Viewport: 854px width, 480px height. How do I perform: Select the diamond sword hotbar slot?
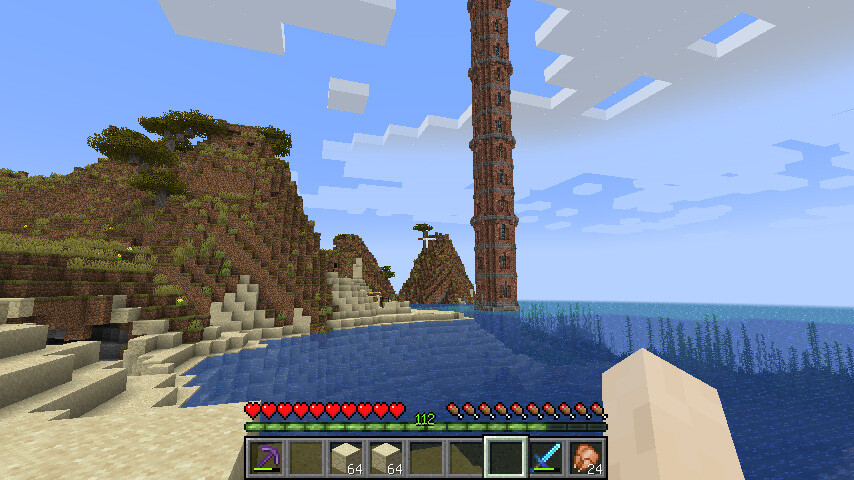pos(546,458)
